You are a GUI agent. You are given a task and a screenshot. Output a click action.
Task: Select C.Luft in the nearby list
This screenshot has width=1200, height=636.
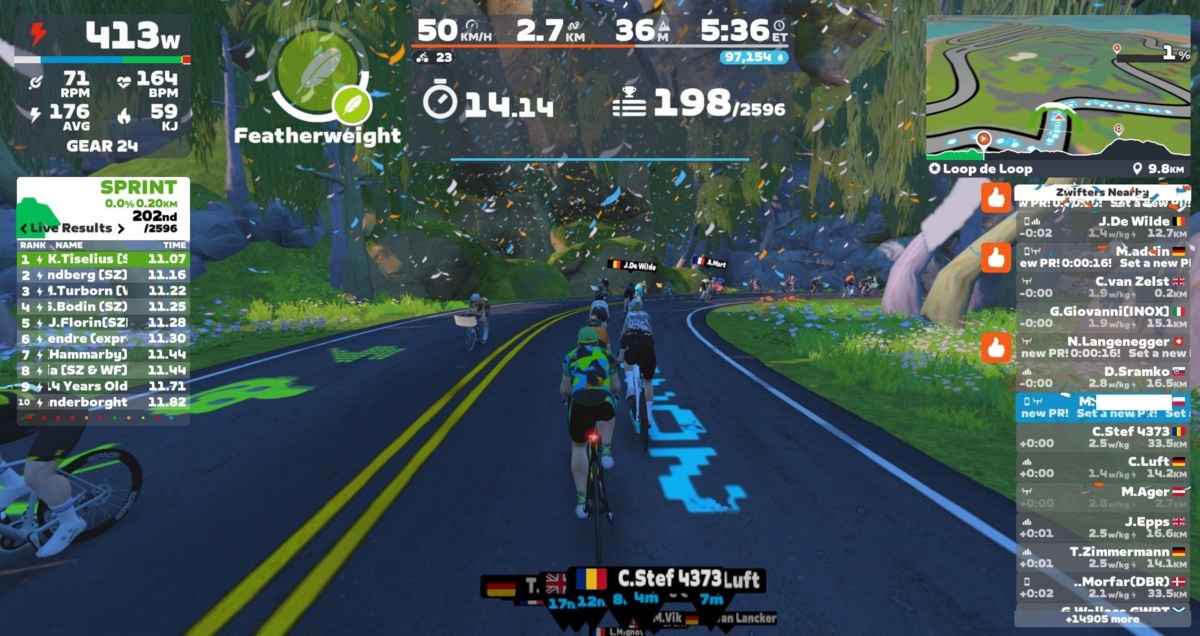click(x=1102, y=467)
